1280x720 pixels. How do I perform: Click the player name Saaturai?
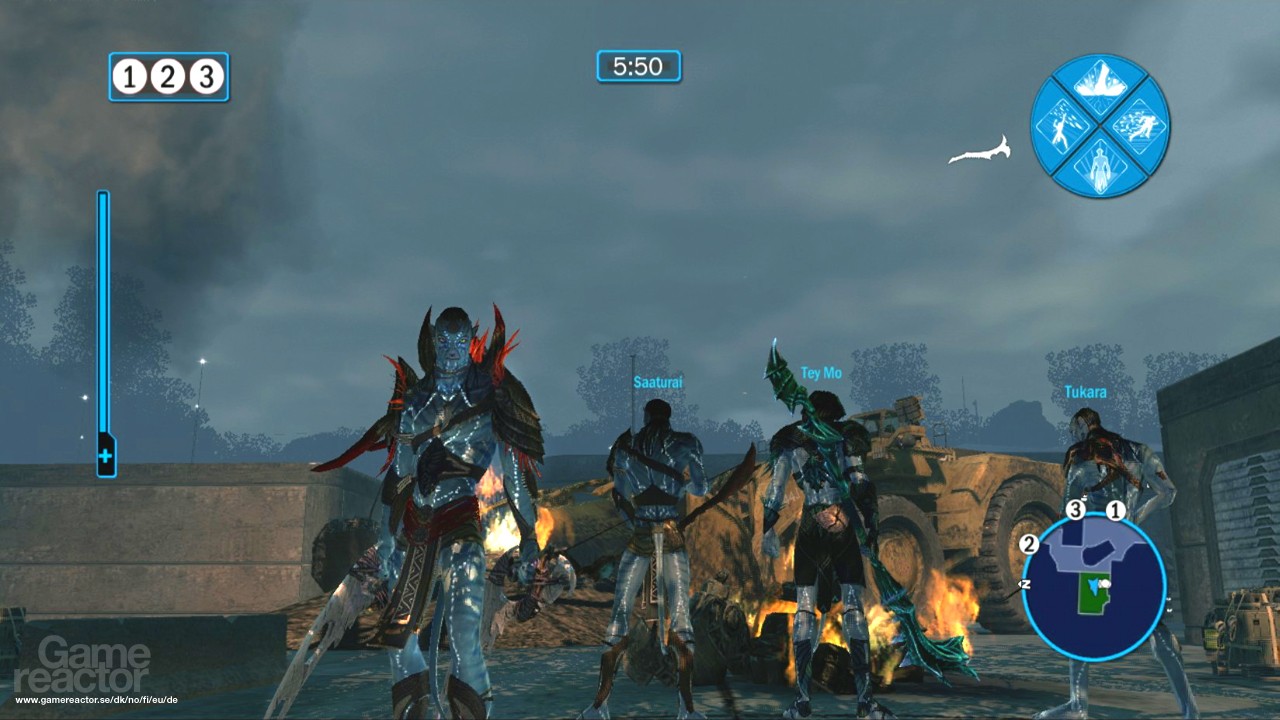pos(660,380)
